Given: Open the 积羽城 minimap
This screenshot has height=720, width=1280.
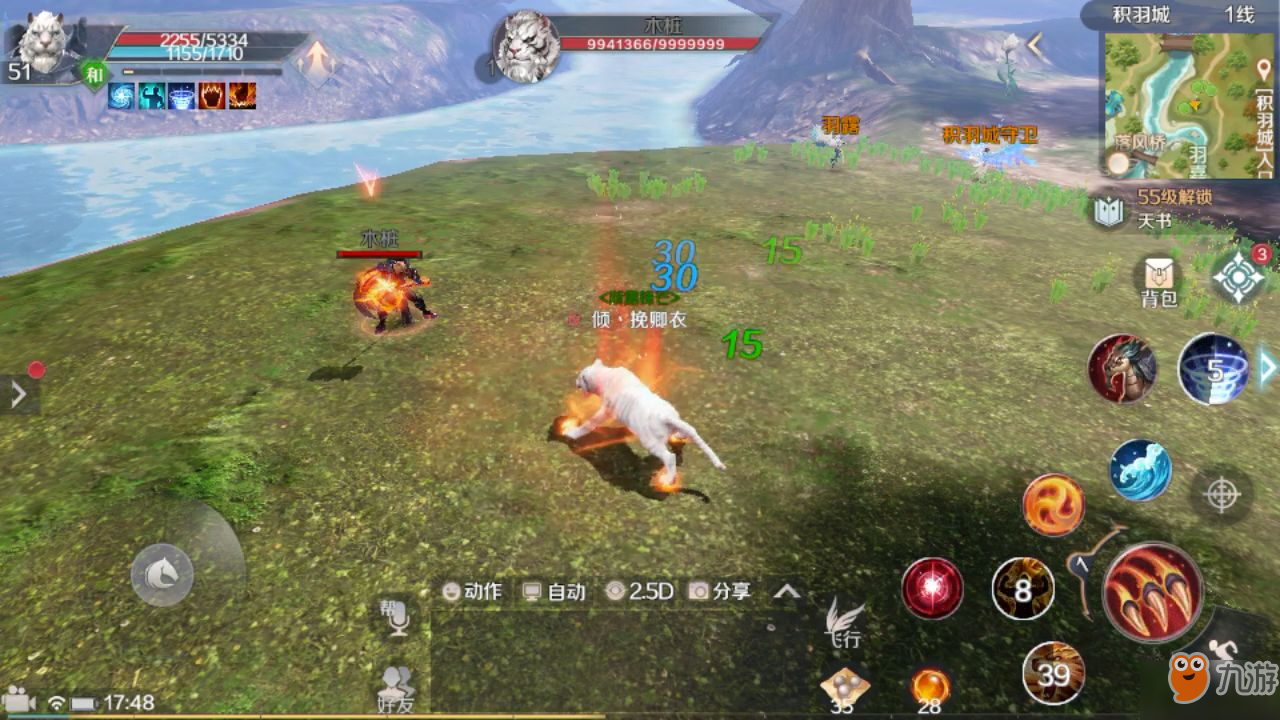Looking at the screenshot, I should [1175, 106].
